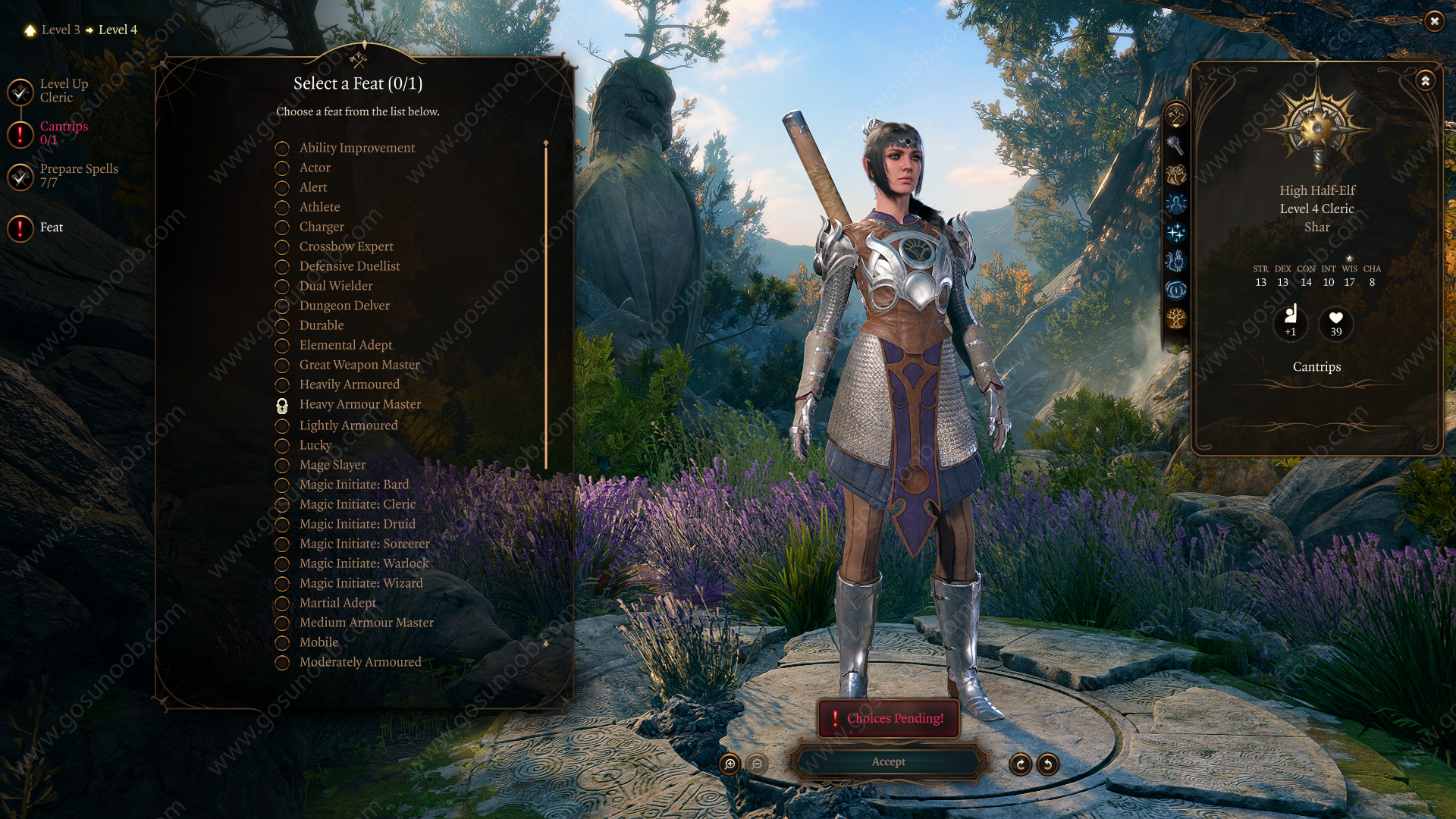Collapse the character summary panel

[x=1425, y=80]
